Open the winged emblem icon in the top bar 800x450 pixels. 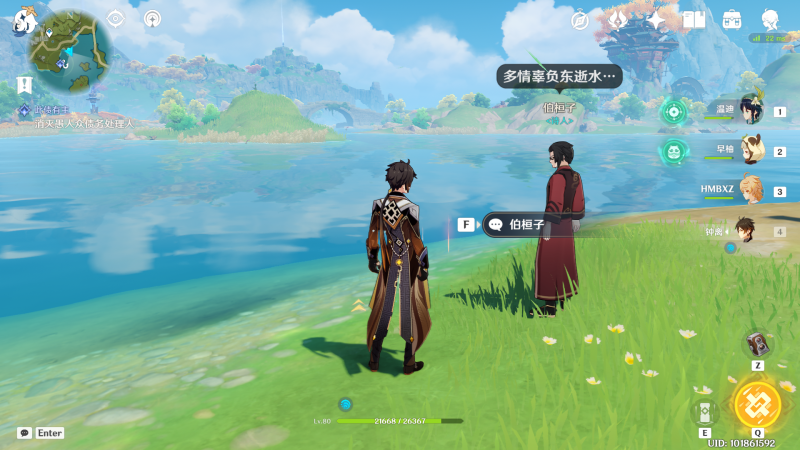(618, 20)
